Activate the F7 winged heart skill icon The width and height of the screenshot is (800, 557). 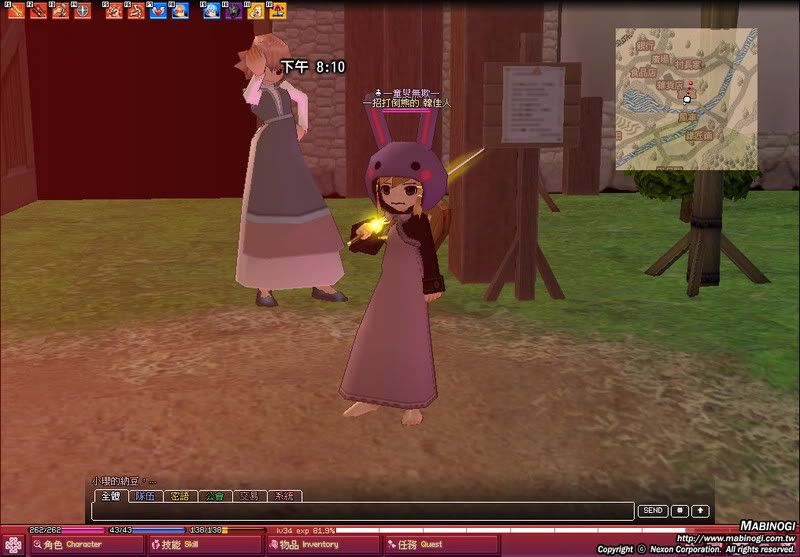coord(157,11)
